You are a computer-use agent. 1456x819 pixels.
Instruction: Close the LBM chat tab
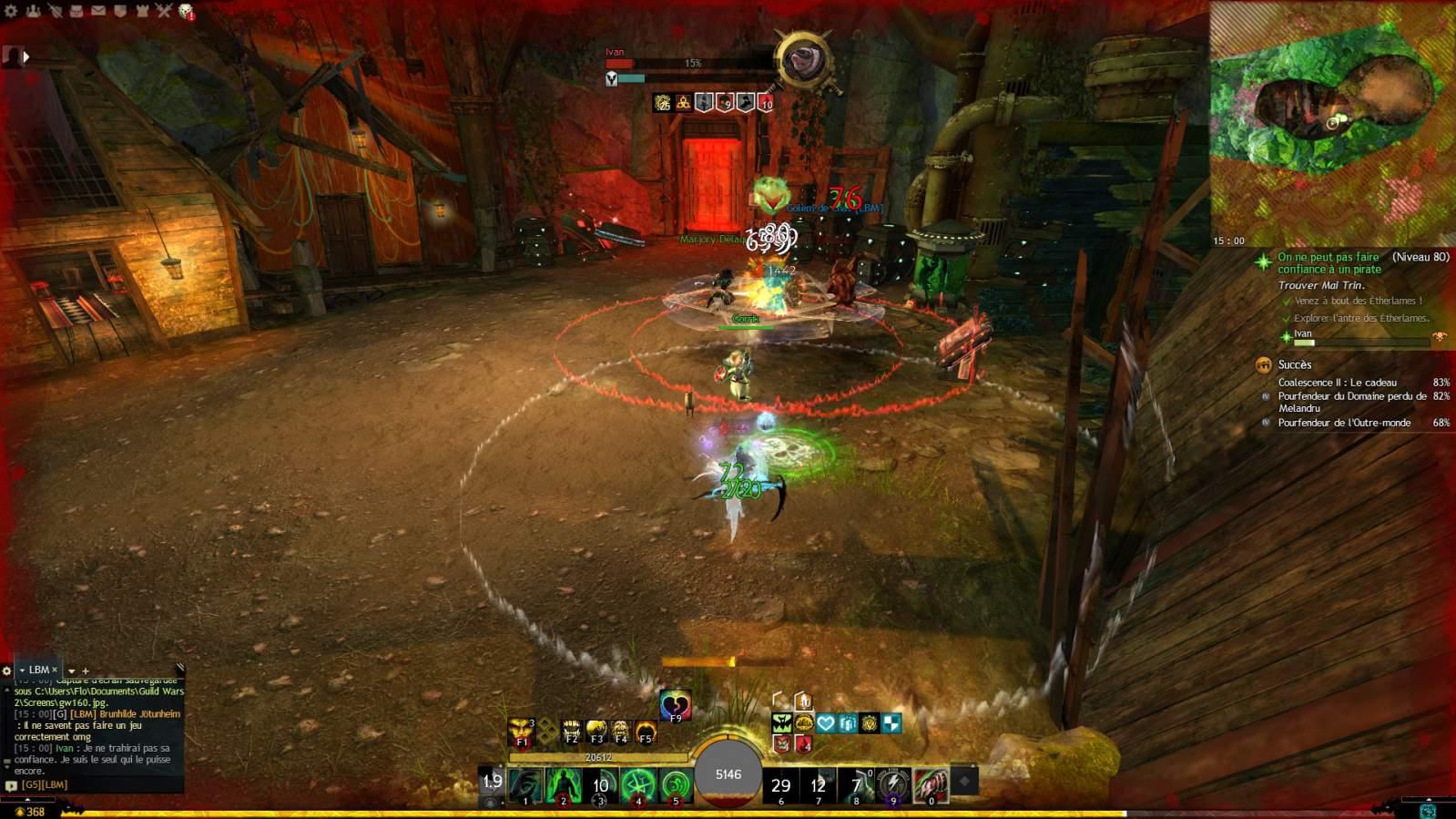pos(55,670)
